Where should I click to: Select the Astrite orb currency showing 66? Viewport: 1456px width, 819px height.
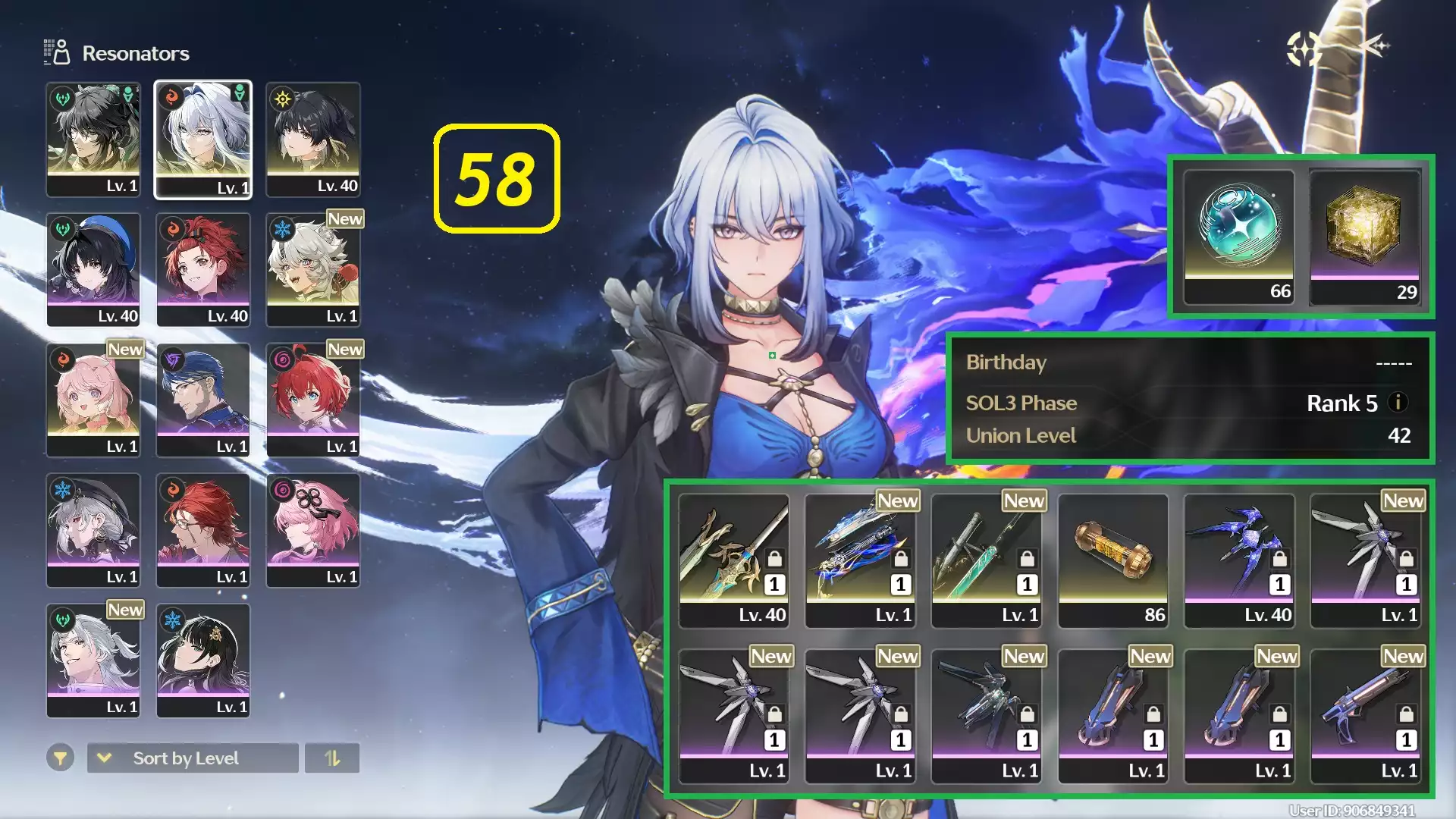pos(1237,235)
